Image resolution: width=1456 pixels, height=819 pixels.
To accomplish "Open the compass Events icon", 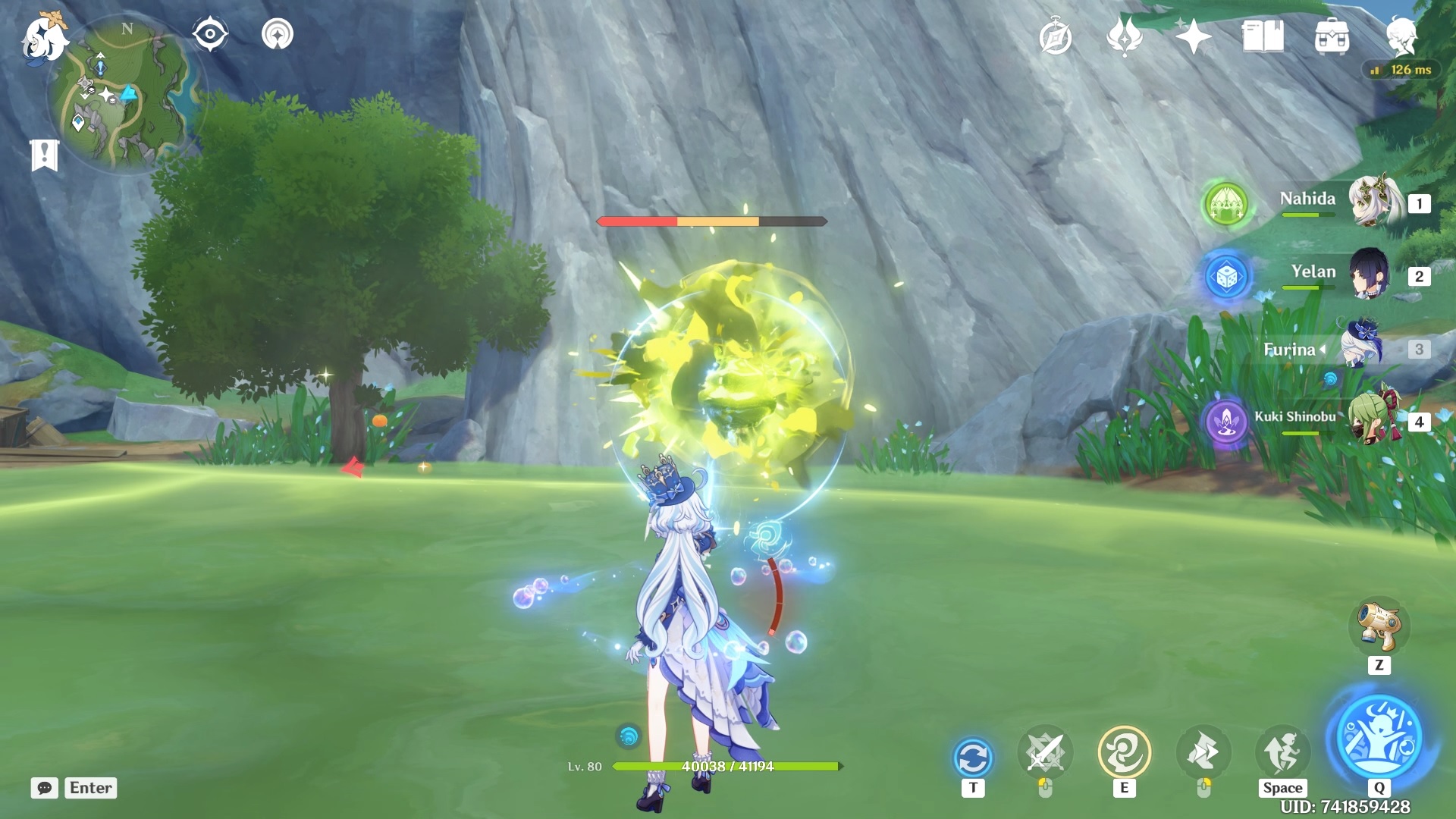I will (x=1056, y=37).
